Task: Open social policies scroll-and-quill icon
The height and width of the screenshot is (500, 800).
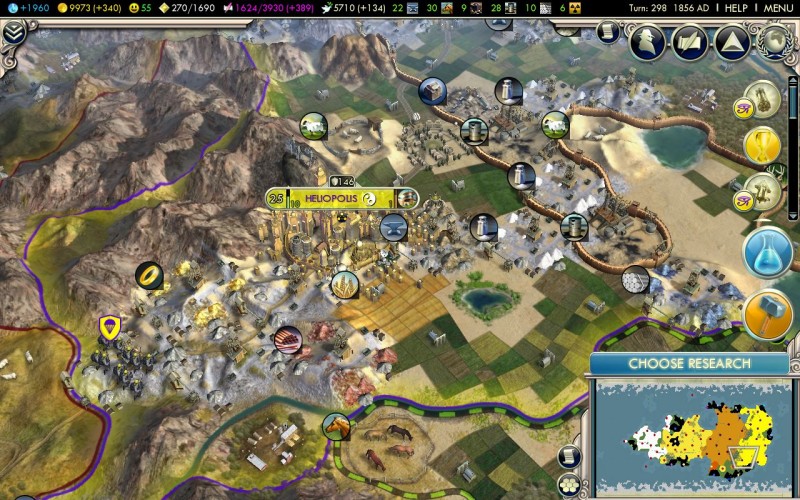Action: coord(690,40)
